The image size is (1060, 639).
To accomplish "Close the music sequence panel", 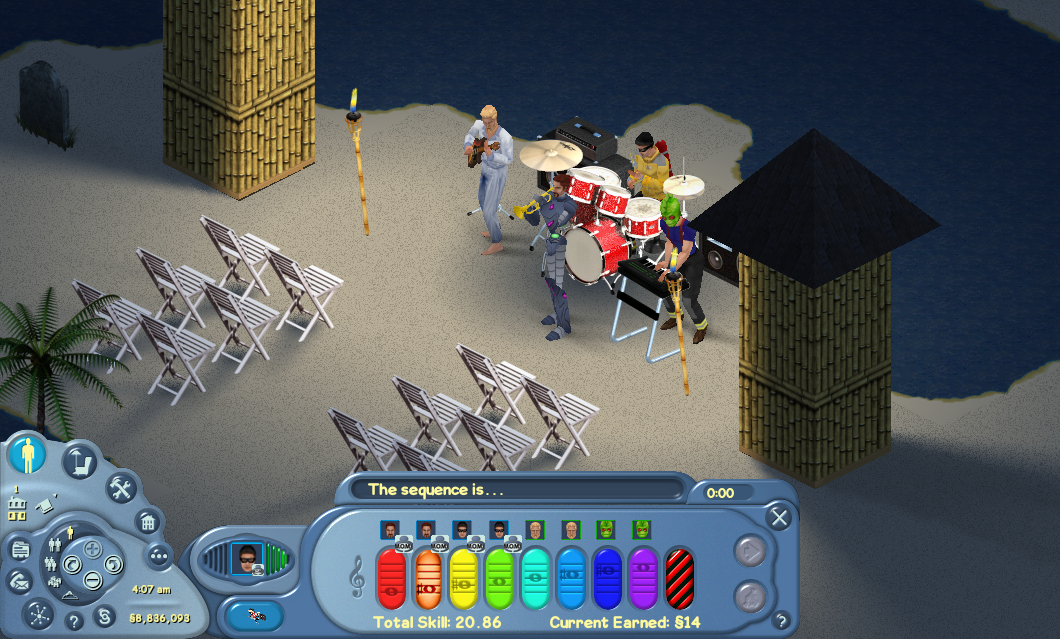I will 779,517.
